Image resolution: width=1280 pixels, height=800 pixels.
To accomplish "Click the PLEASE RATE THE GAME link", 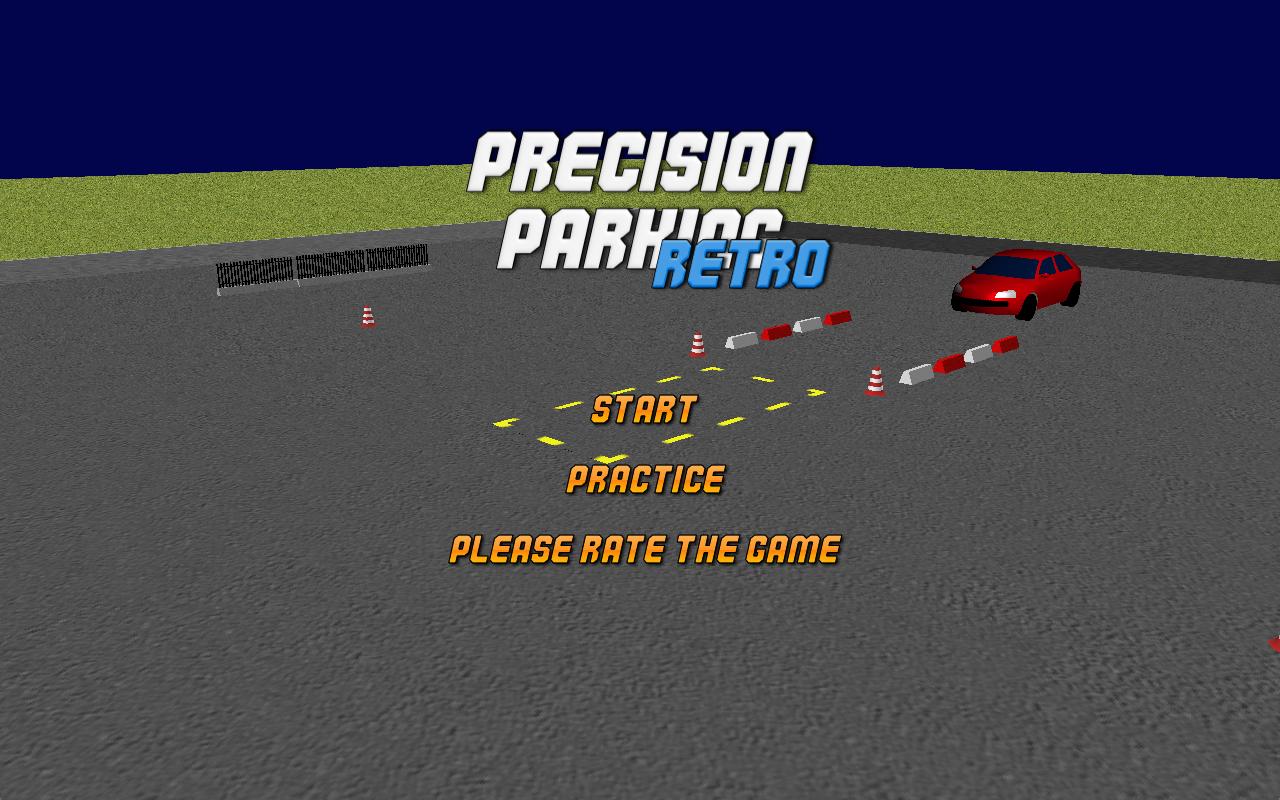I will (x=646, y=549).
